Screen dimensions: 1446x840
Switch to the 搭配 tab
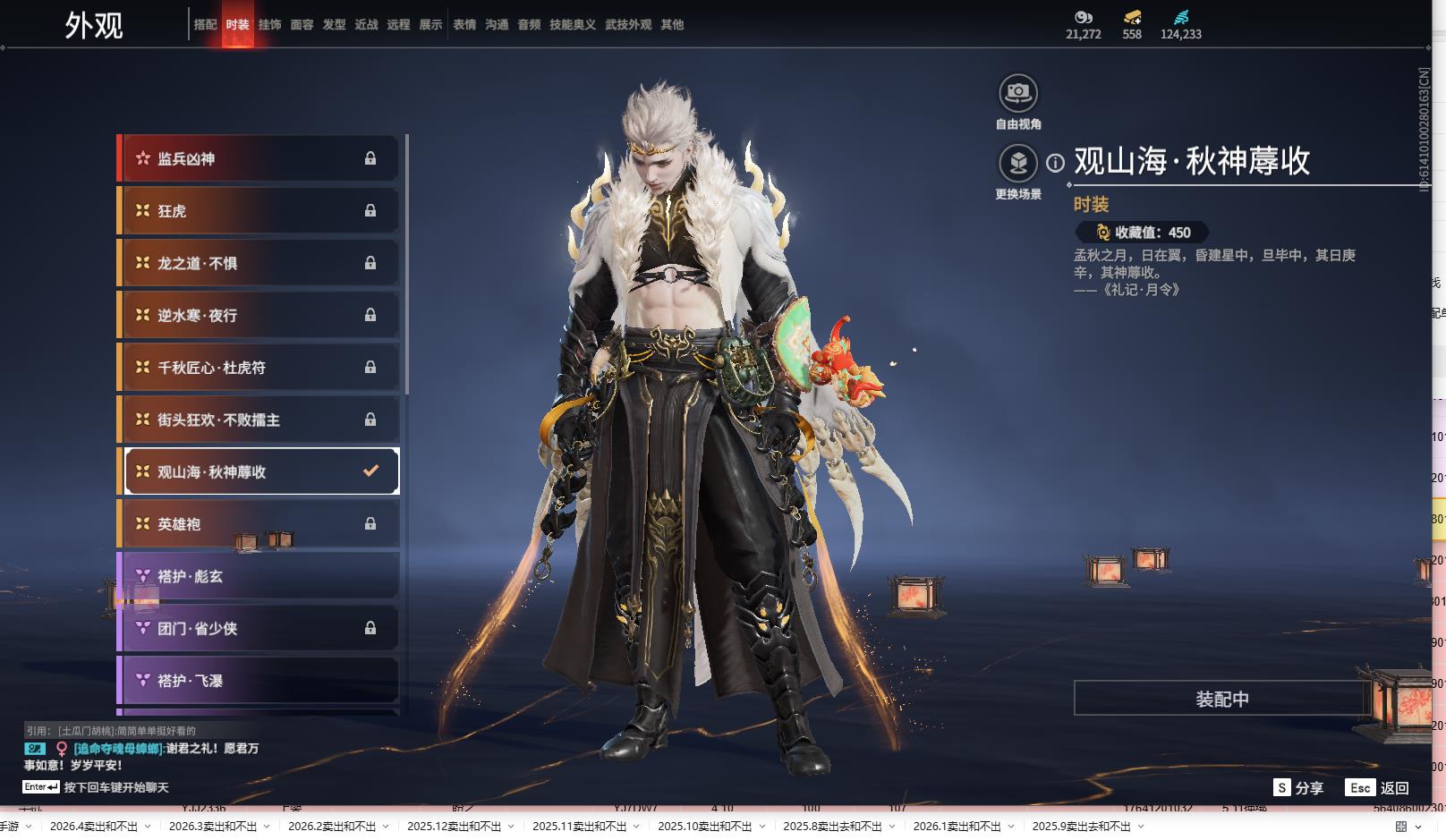[x=205, y=25]
